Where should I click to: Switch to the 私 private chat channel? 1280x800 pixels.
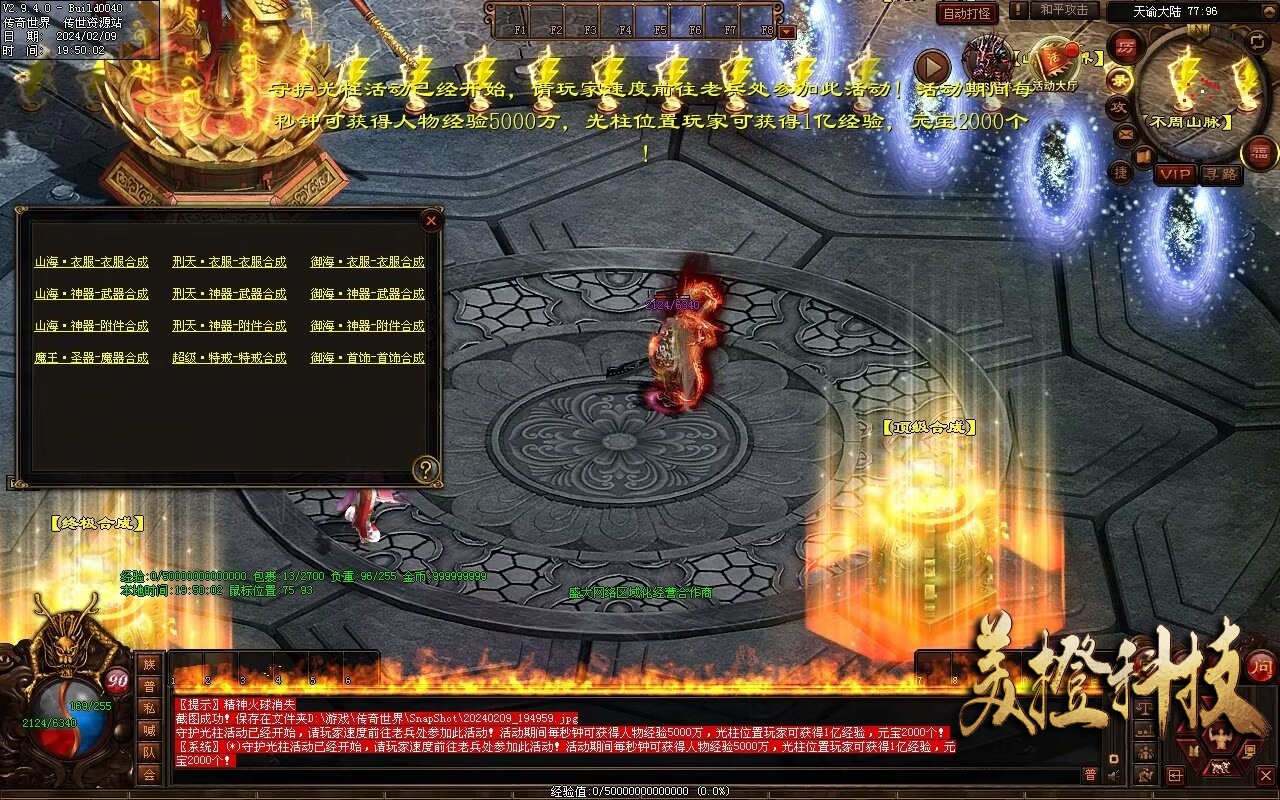coord(149,708)
